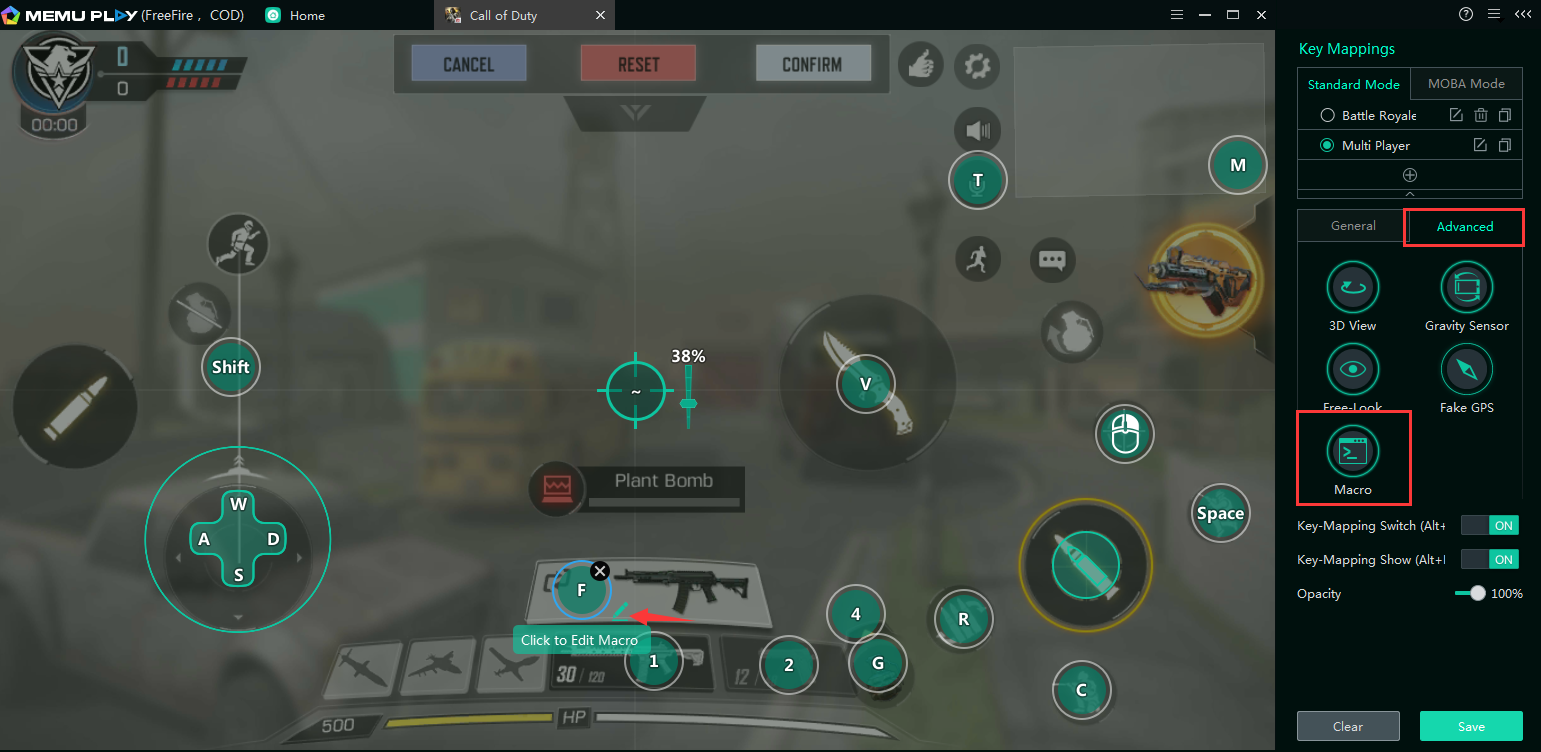
Task: Switch to MOBA Mode tab
Action: click(1466, 84)
